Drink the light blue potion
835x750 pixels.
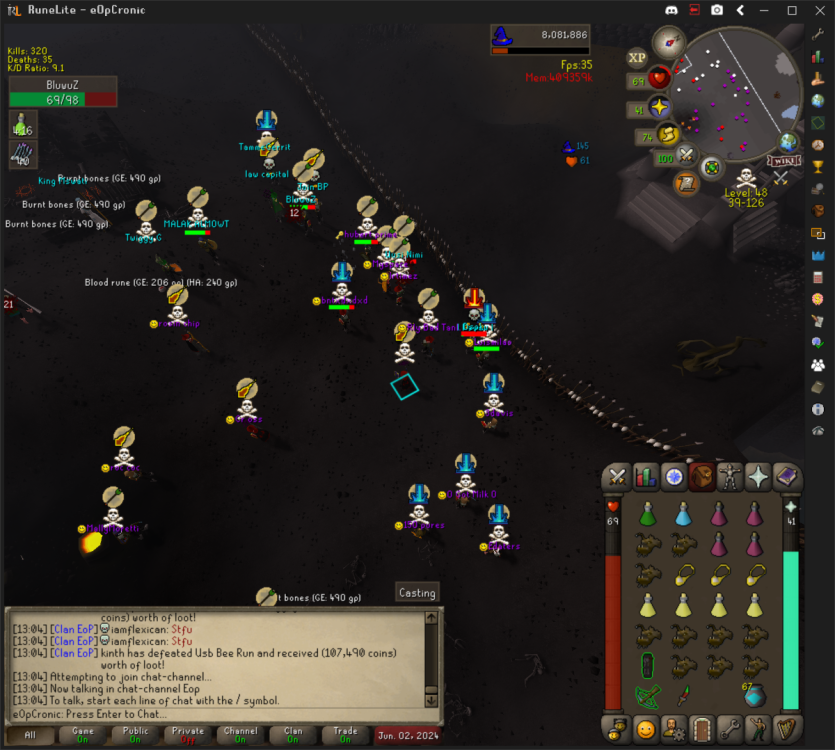coord(683,515)
